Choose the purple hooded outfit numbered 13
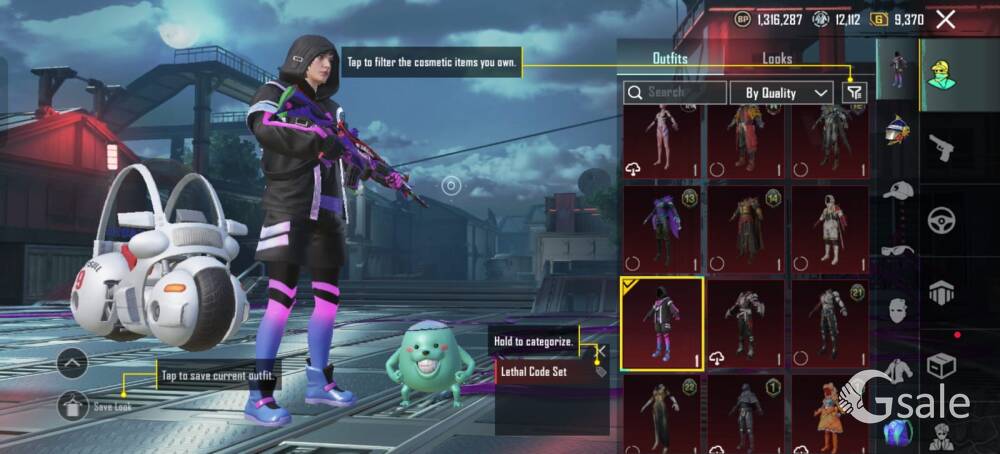 [x=661, y=230]
